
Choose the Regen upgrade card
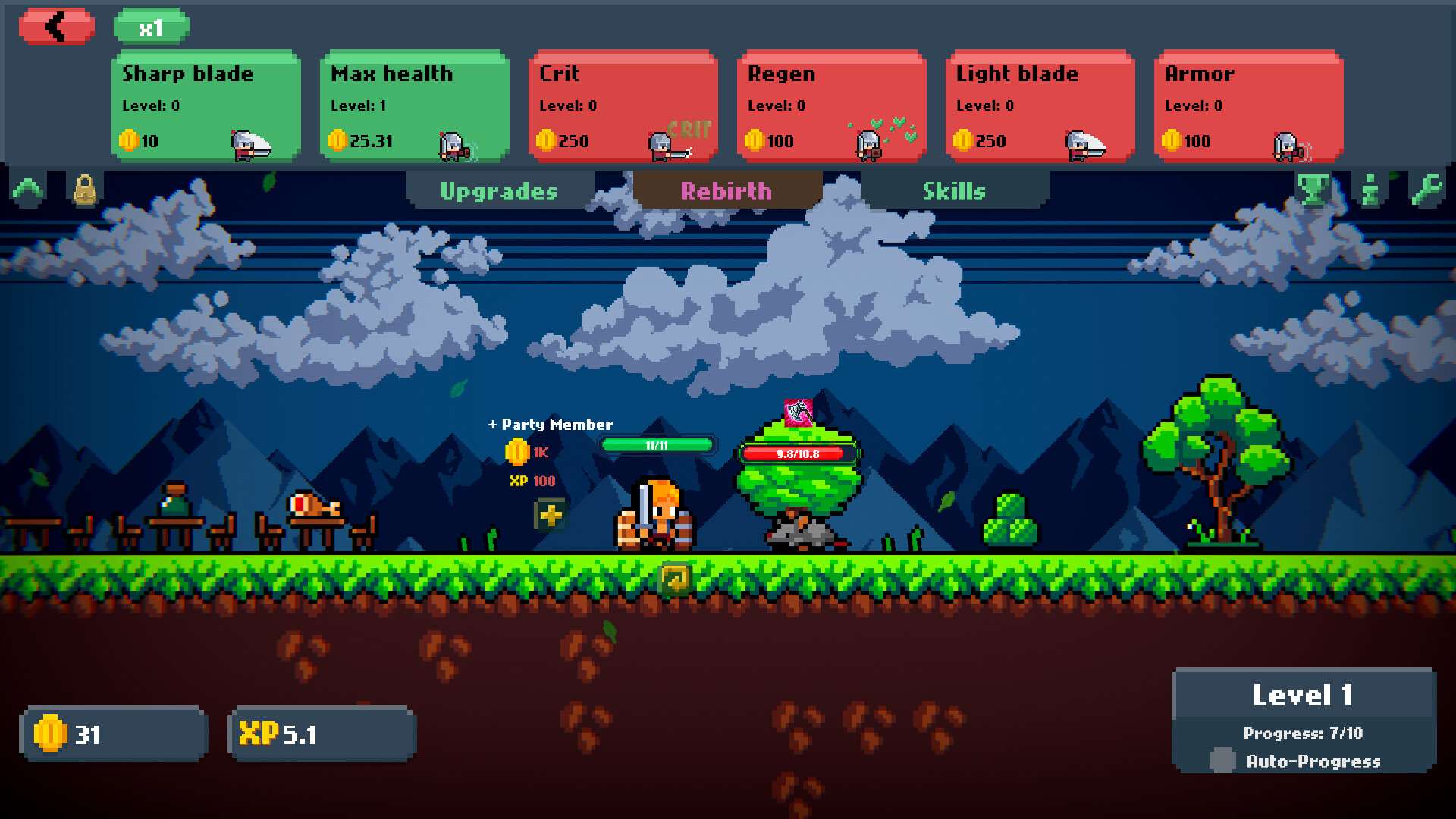831,106
